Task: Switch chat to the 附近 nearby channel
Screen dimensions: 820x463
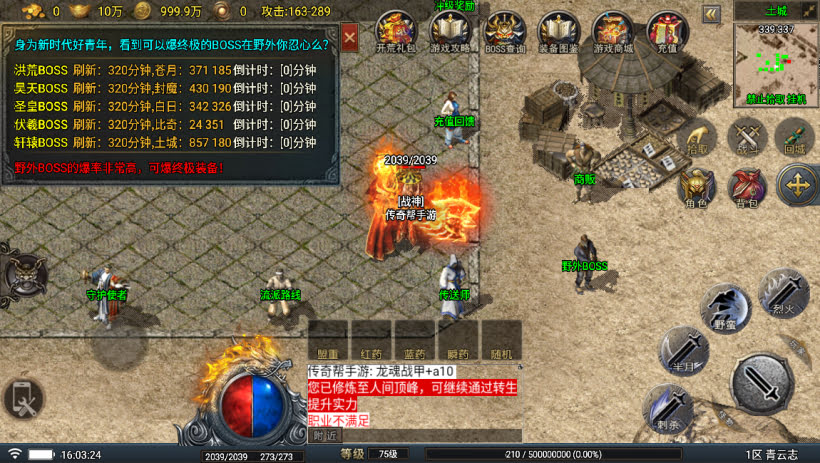Action: [325, 435]
